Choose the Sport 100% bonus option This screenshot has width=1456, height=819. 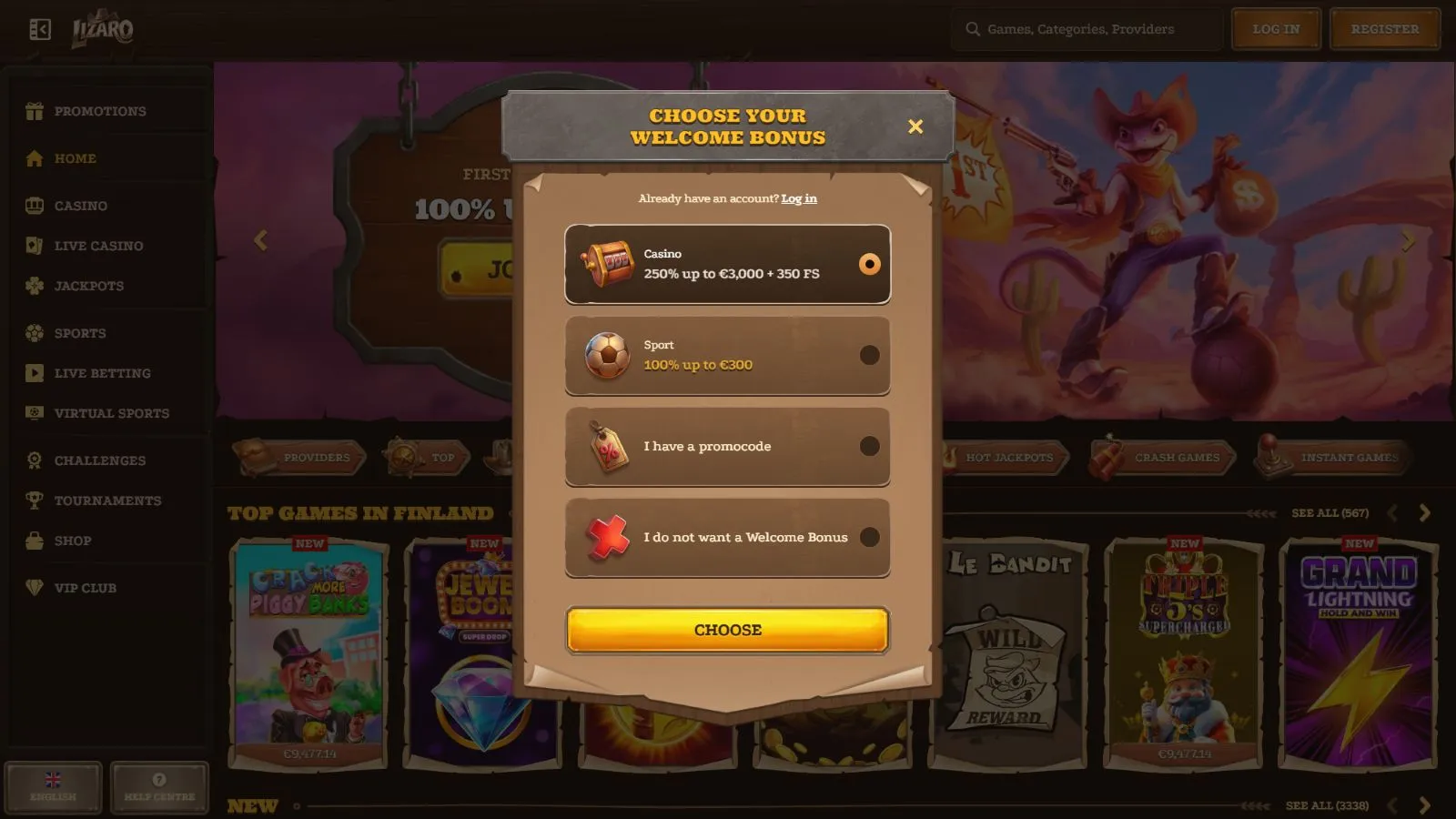click(x=727, y=355)
